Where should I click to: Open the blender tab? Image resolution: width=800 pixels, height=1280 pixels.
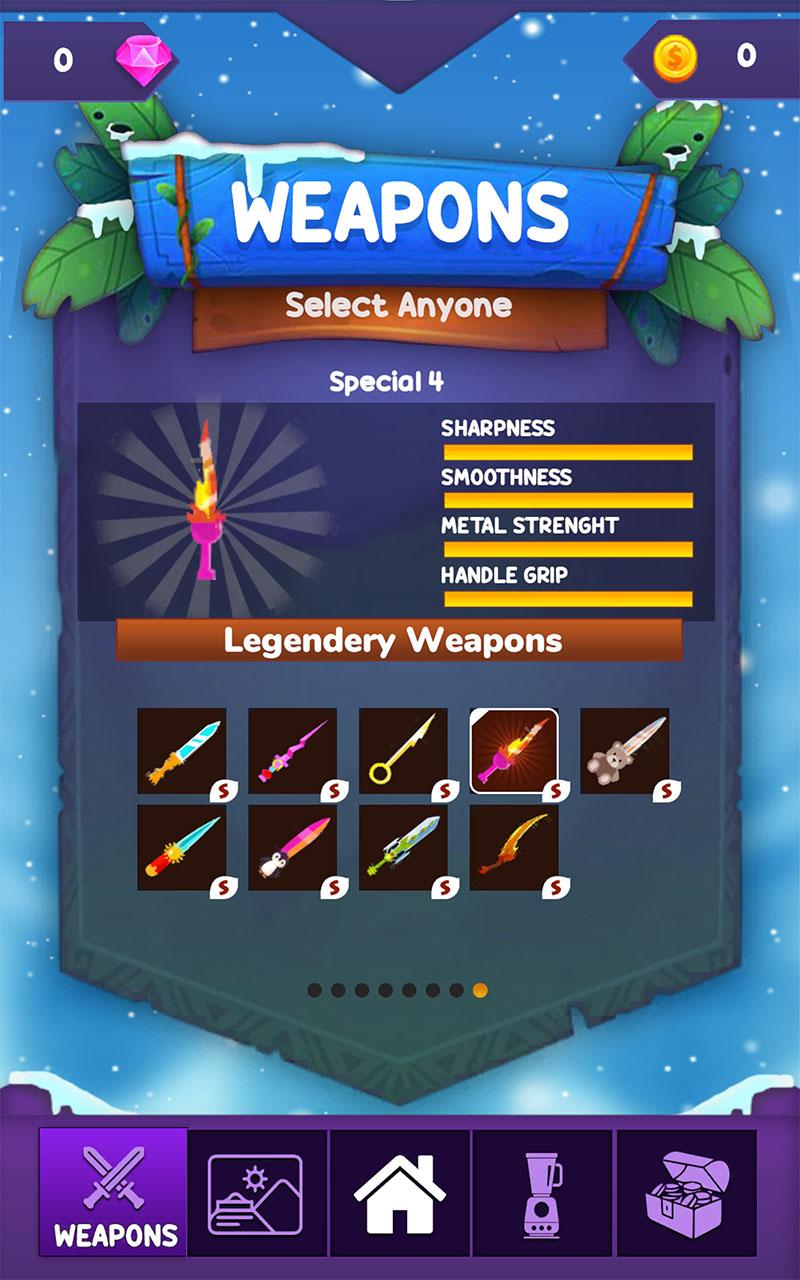(x=542, y=1193)
